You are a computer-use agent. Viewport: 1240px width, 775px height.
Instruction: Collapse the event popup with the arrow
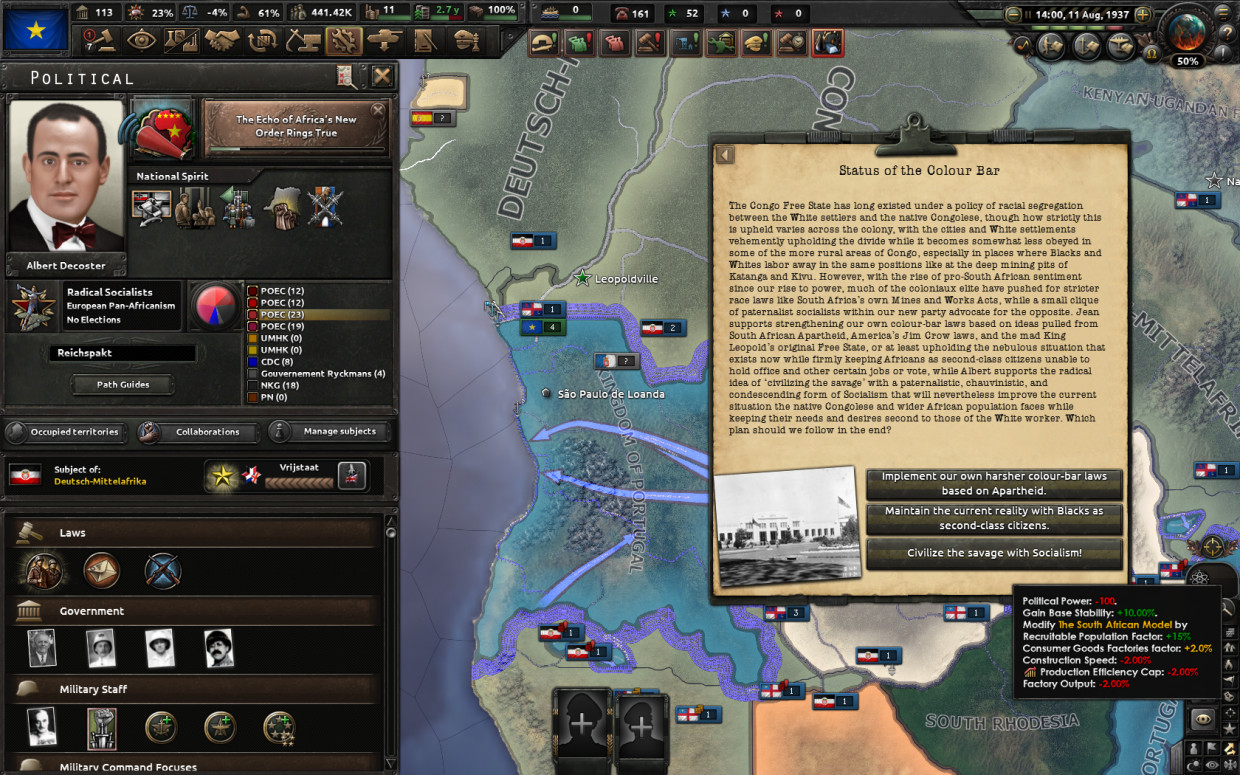(725, 155)
